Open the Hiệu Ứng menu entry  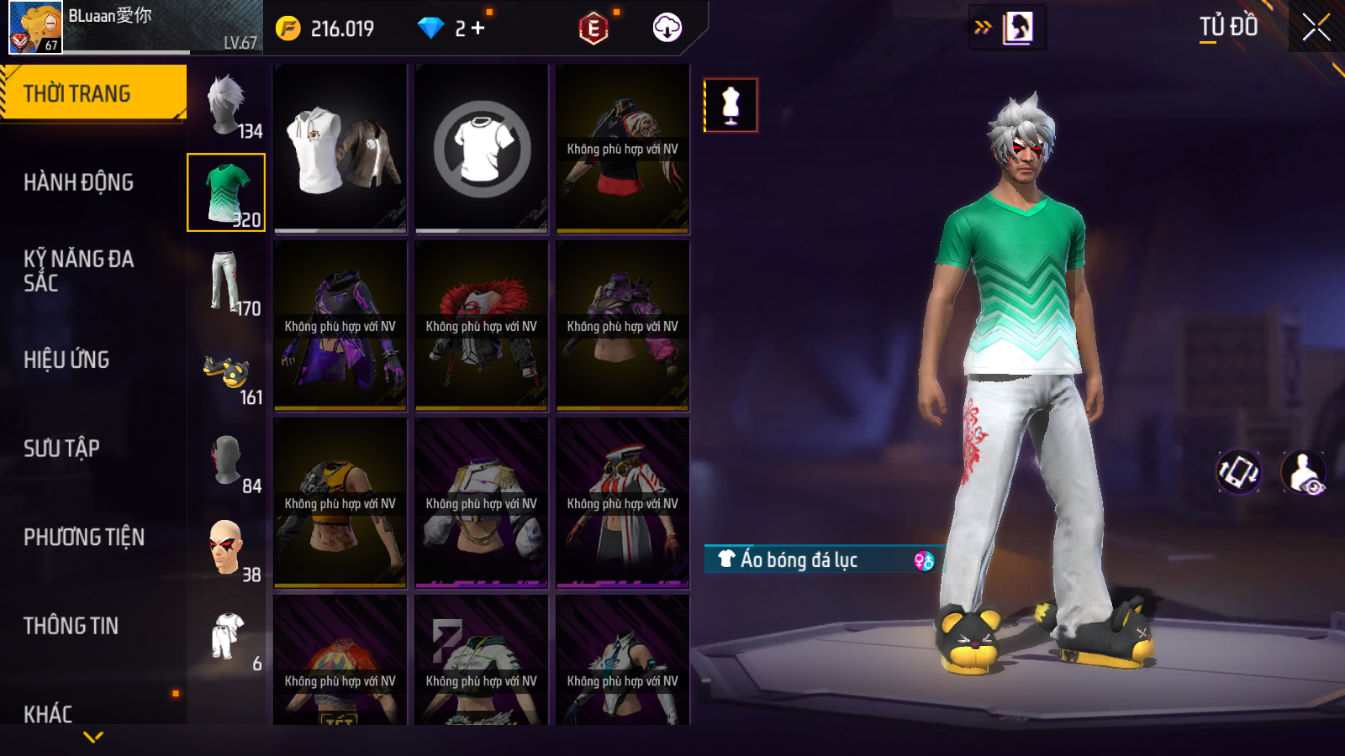[66, 360]
